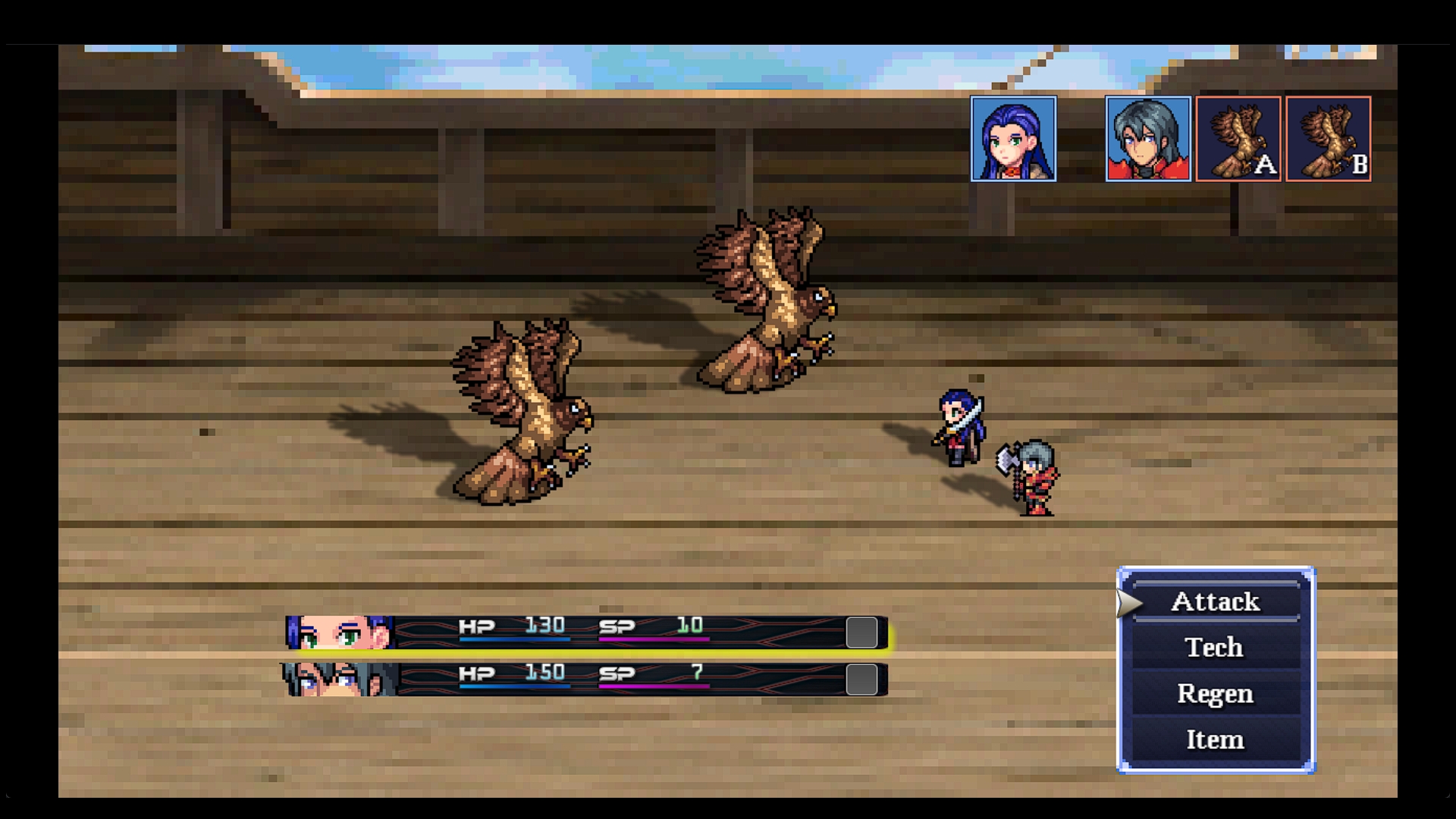Select the Regen command
This screenshot has height=819, width=1456.
(x=1215, y=694)
